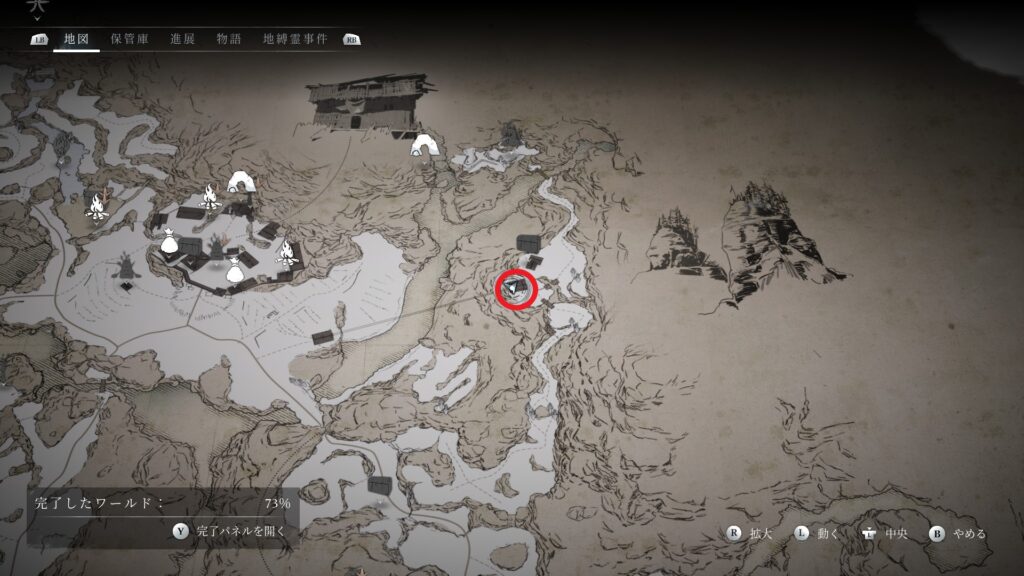Select the 進展 progress tab
The width and height of the screenshot is (1024, 576).
pyautogui.click(x=182, y=39)
